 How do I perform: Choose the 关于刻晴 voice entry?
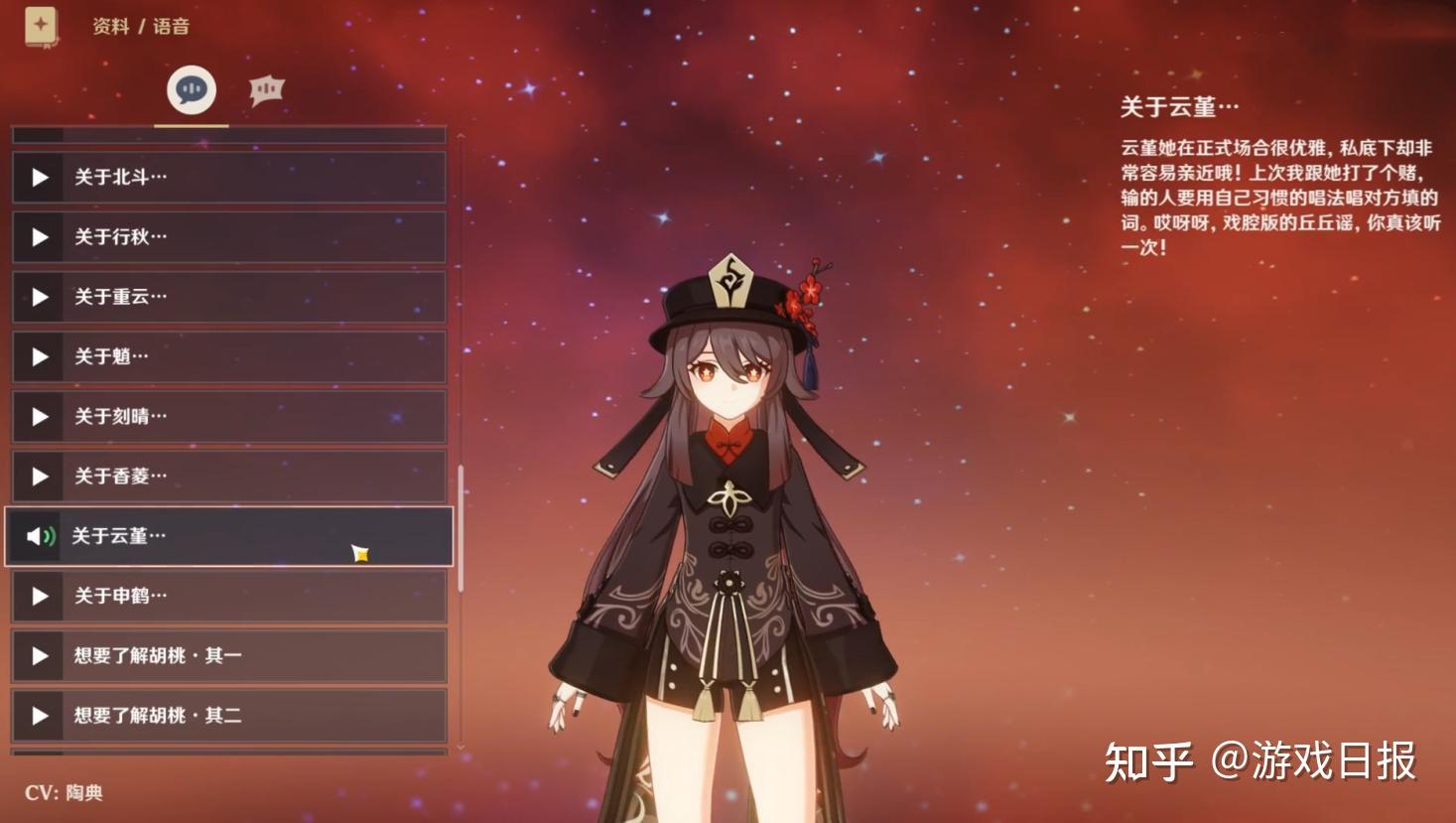(x=228, y=417)
